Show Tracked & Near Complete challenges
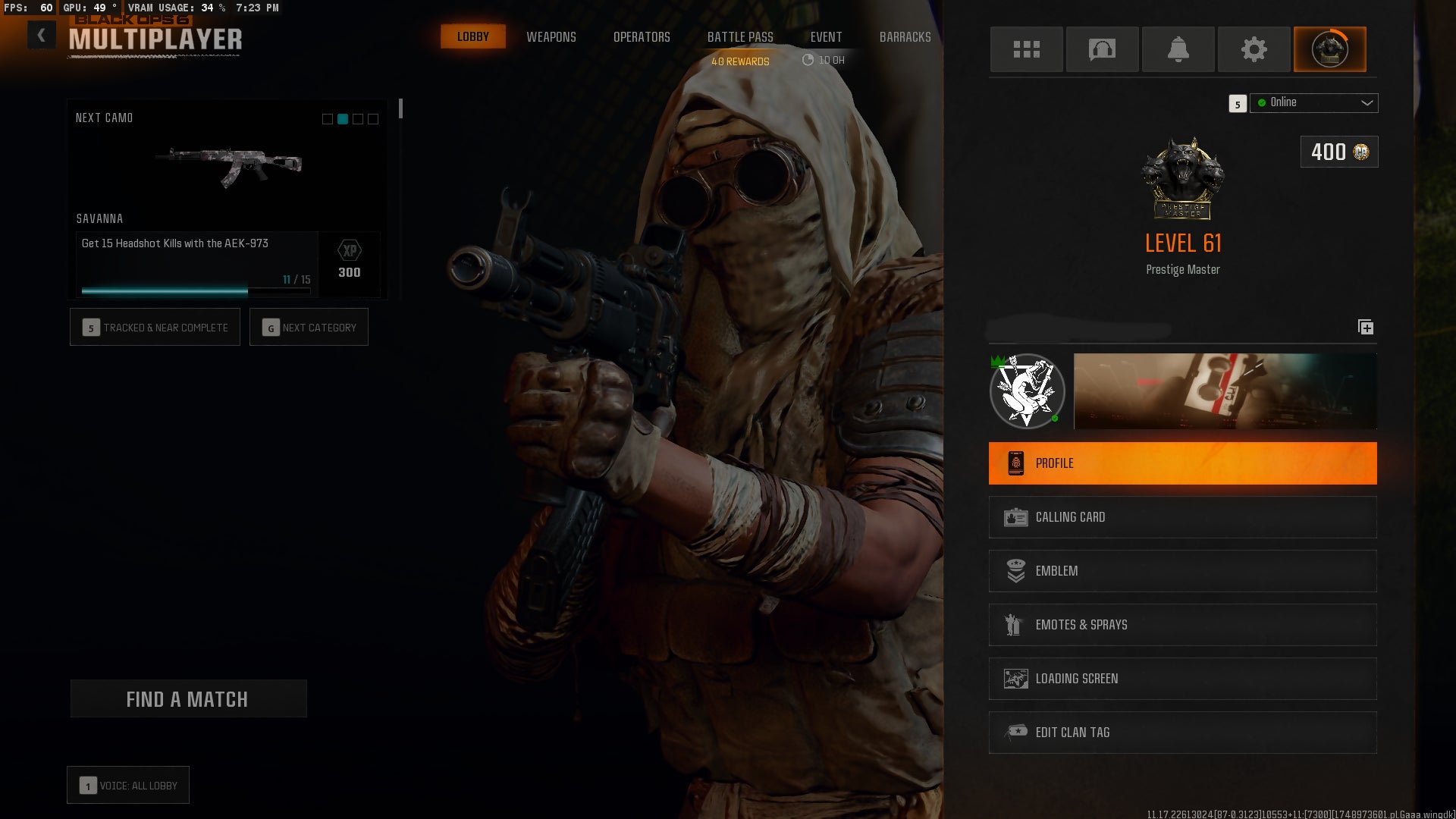 coord(155,327)
